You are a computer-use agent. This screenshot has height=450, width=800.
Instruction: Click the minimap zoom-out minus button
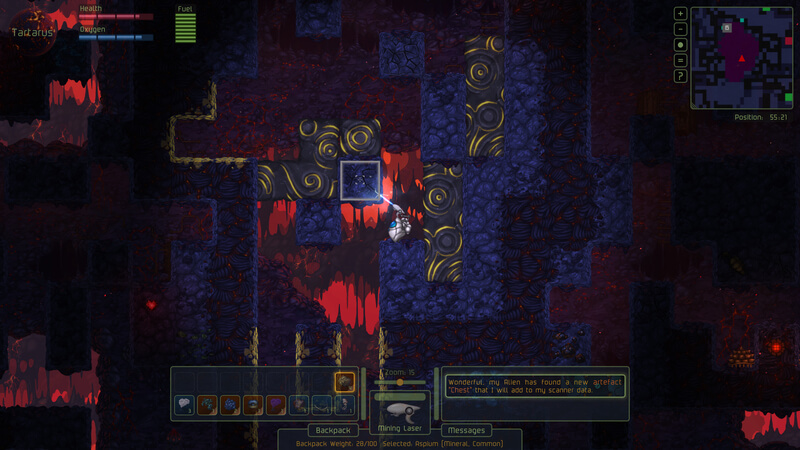coord(681,29)
